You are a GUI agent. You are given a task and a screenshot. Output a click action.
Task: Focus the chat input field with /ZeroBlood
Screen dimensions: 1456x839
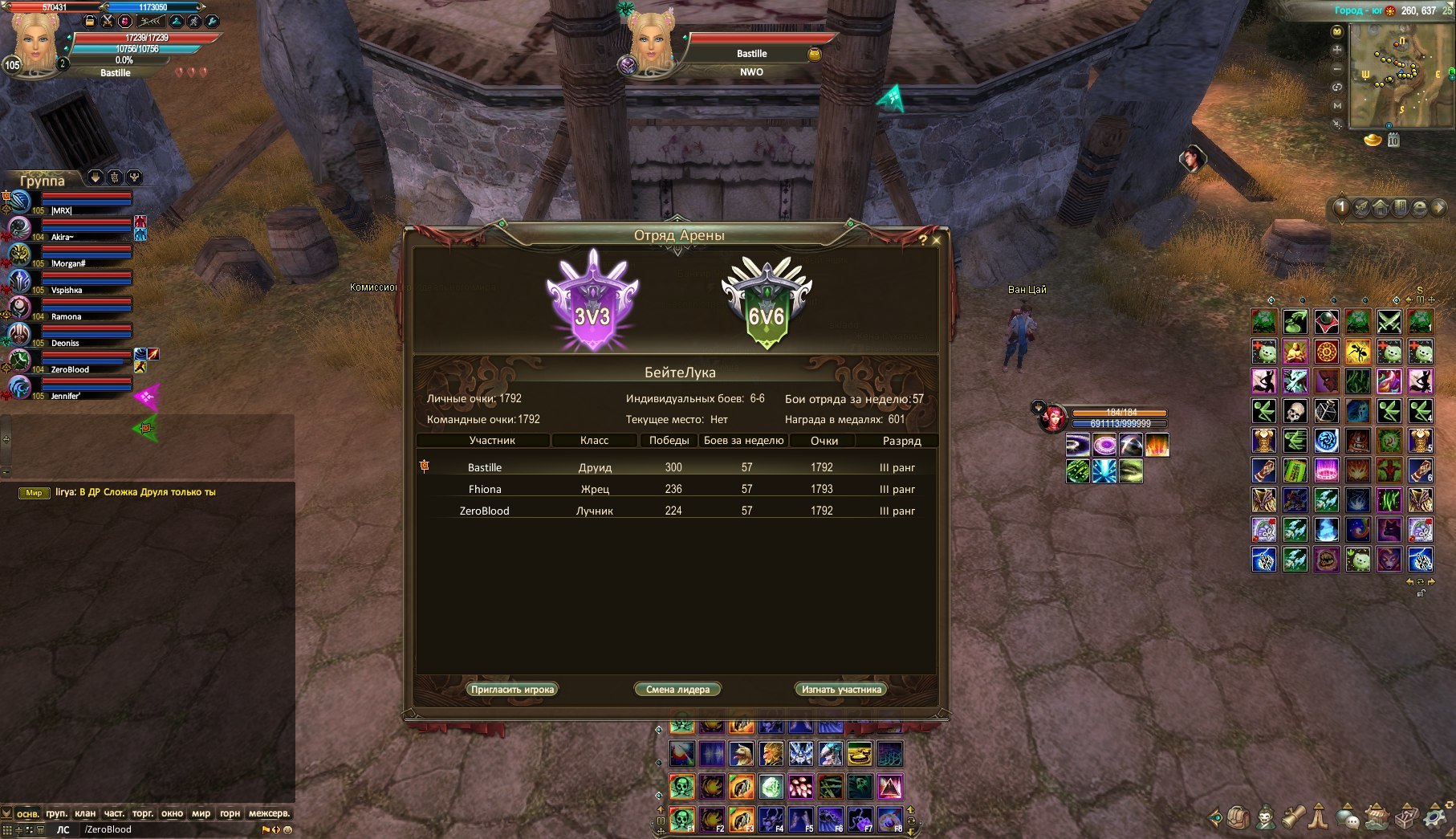click(x=169, y=829)
